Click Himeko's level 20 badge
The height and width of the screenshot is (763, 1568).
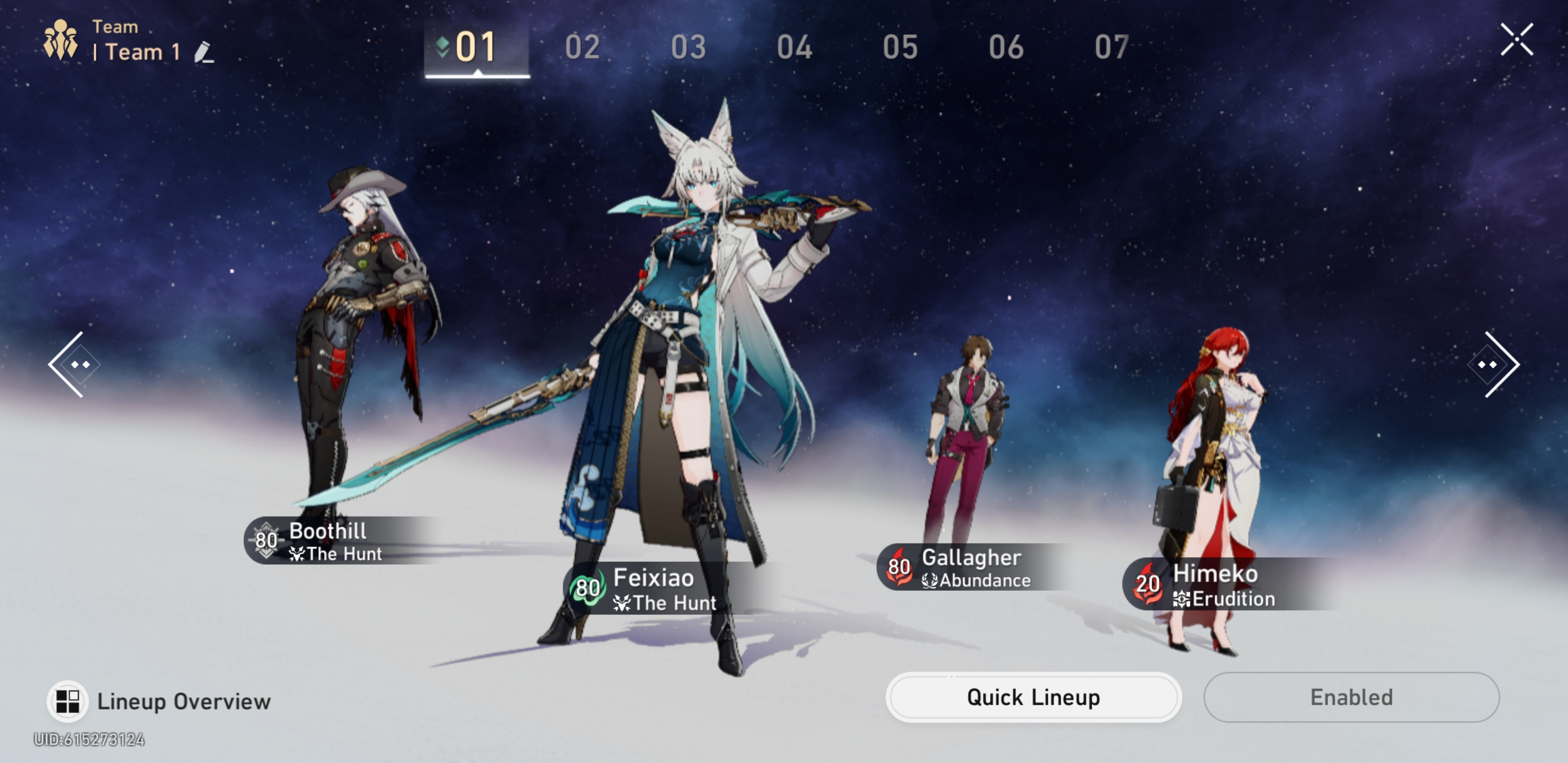click(x=1147, y=584)
